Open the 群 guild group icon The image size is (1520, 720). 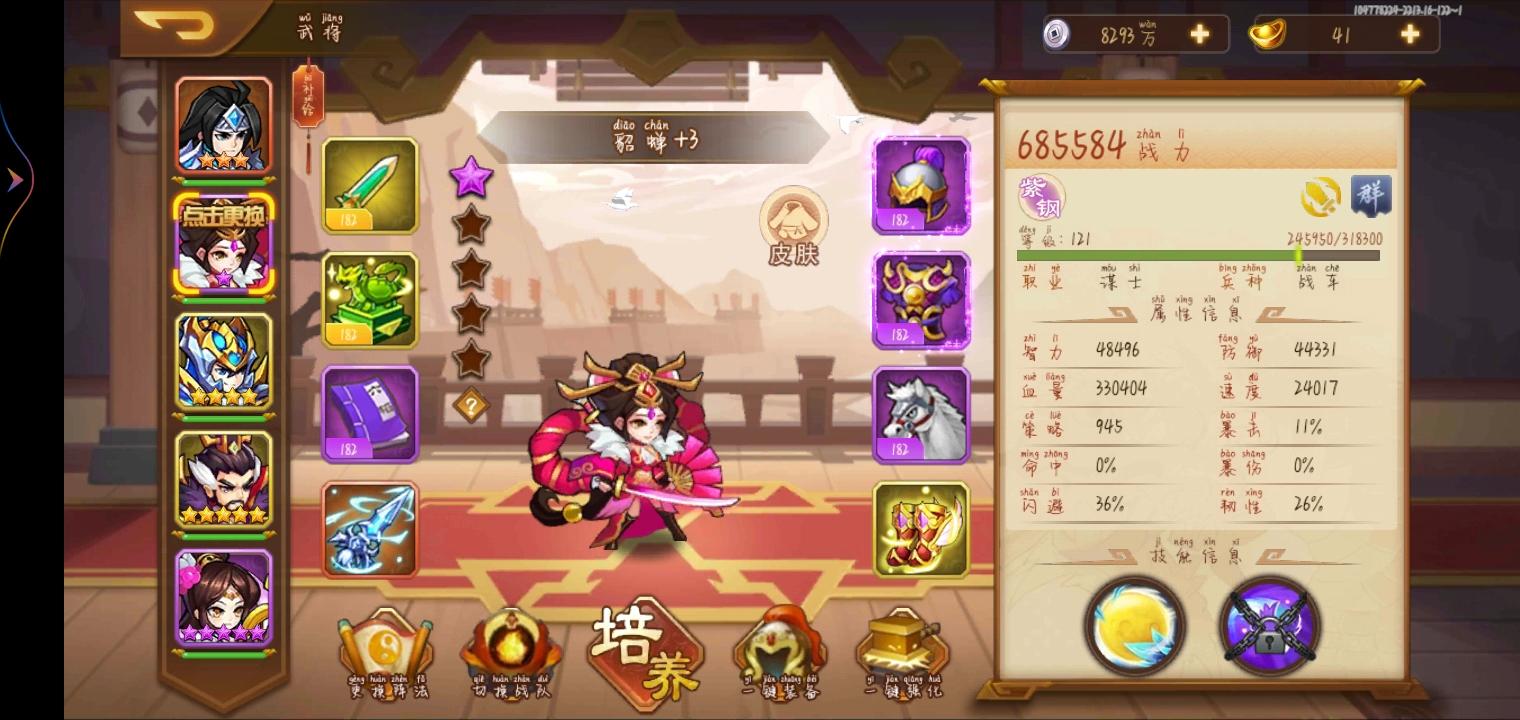(1371, 196)
